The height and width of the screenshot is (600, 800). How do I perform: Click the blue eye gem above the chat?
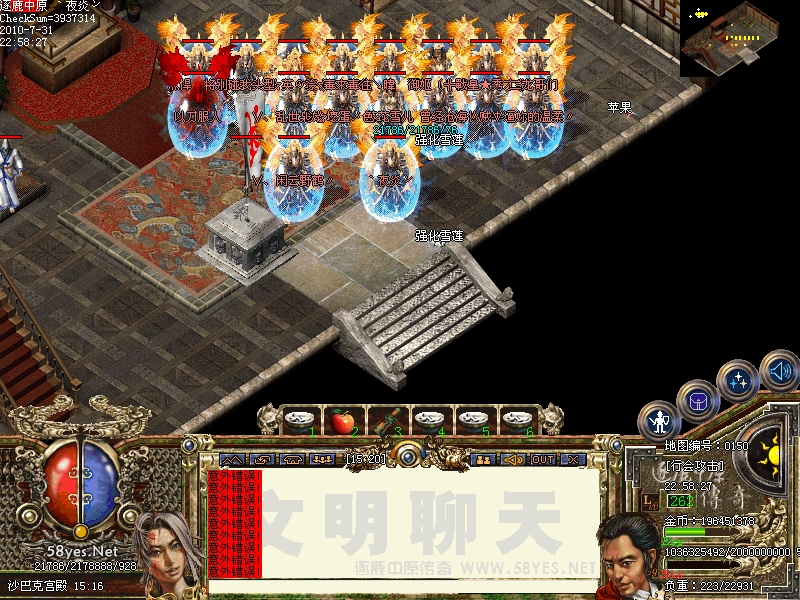(408, 455)
